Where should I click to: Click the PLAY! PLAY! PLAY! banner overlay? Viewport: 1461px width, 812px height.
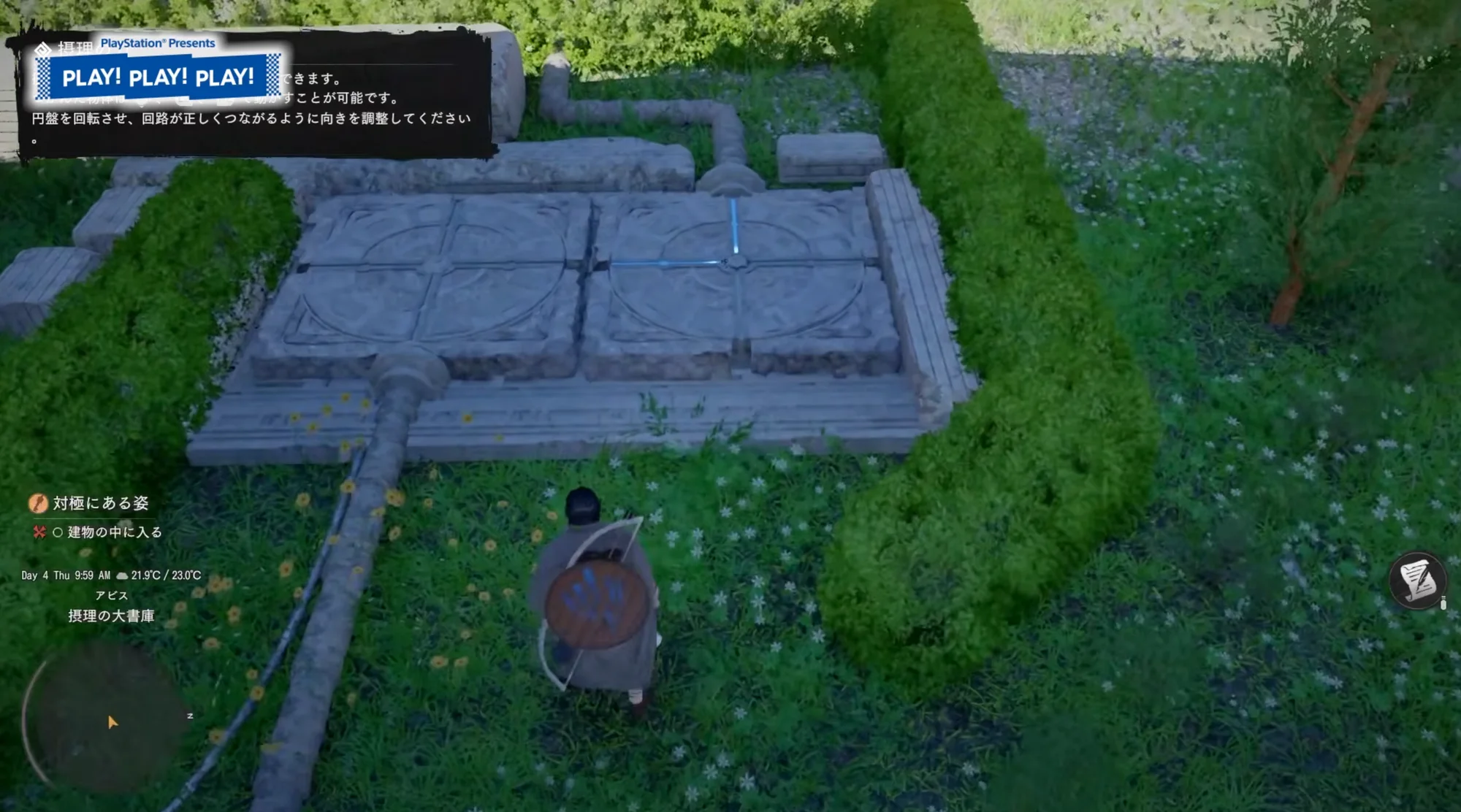(x=159, y=77)
